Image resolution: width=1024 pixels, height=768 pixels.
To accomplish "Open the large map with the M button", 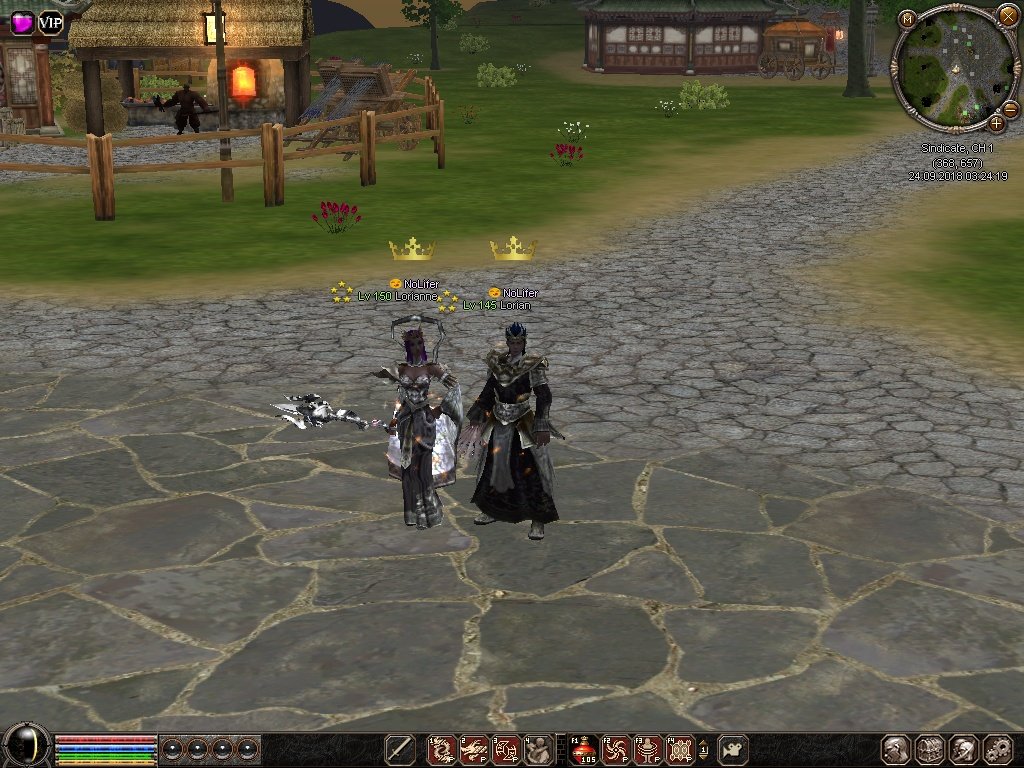I will [906, 18].
